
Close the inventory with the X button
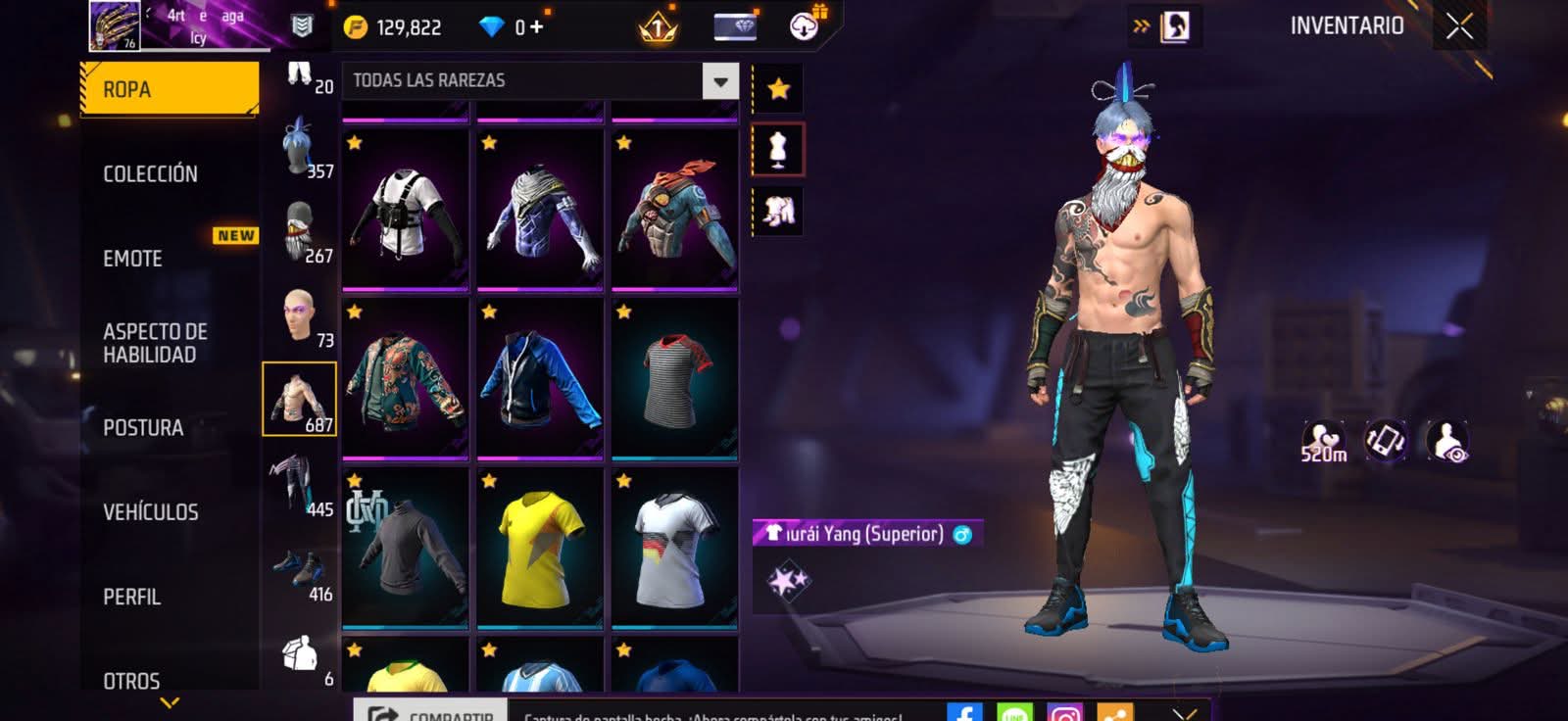pyautogui.click(x=1459, y=26)
